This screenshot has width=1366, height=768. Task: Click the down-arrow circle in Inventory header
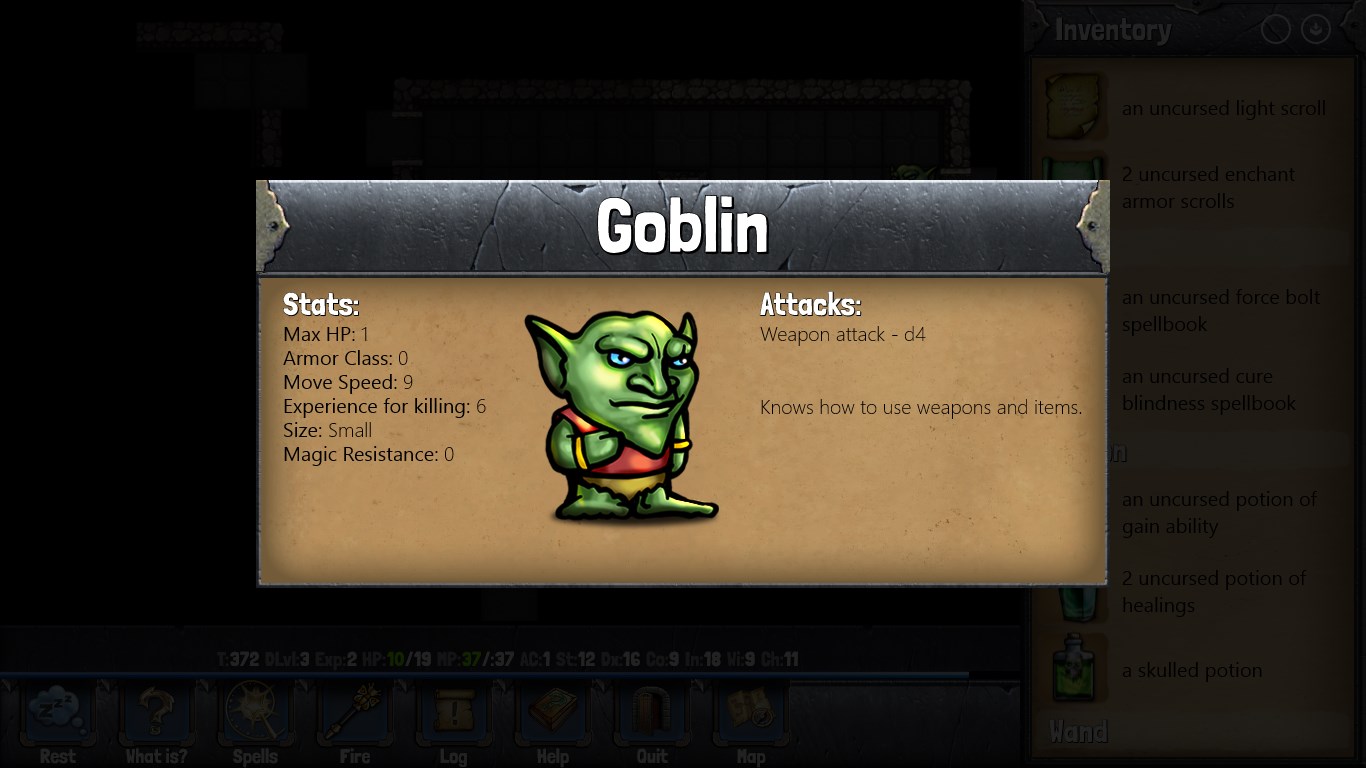pos(1315,30)
